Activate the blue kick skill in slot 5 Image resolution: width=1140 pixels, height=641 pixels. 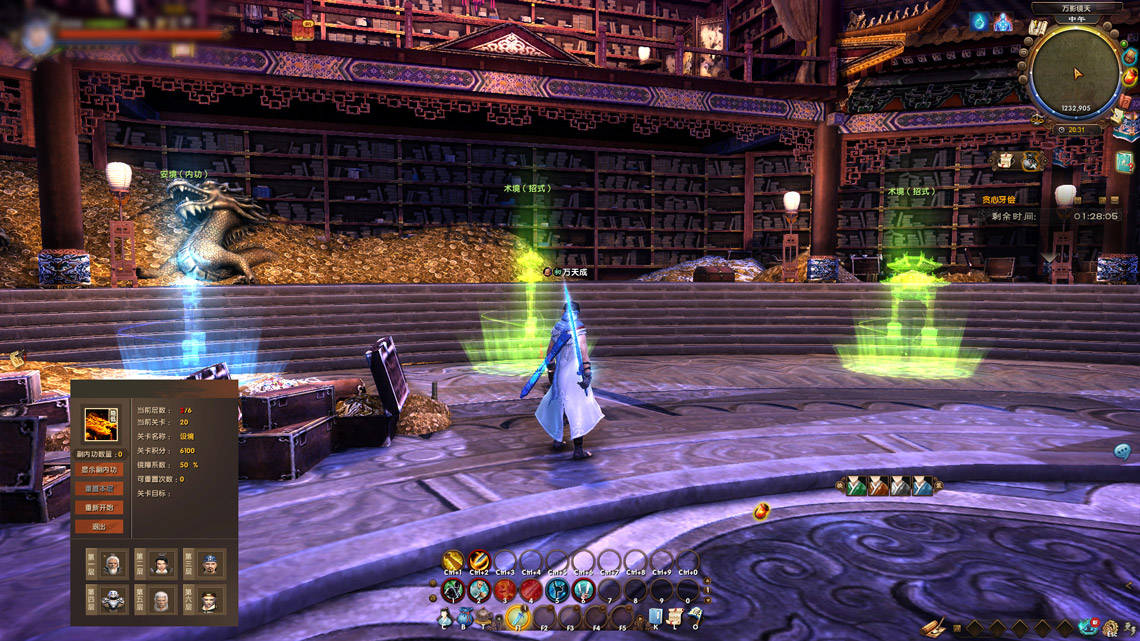(x=557, y=590)
